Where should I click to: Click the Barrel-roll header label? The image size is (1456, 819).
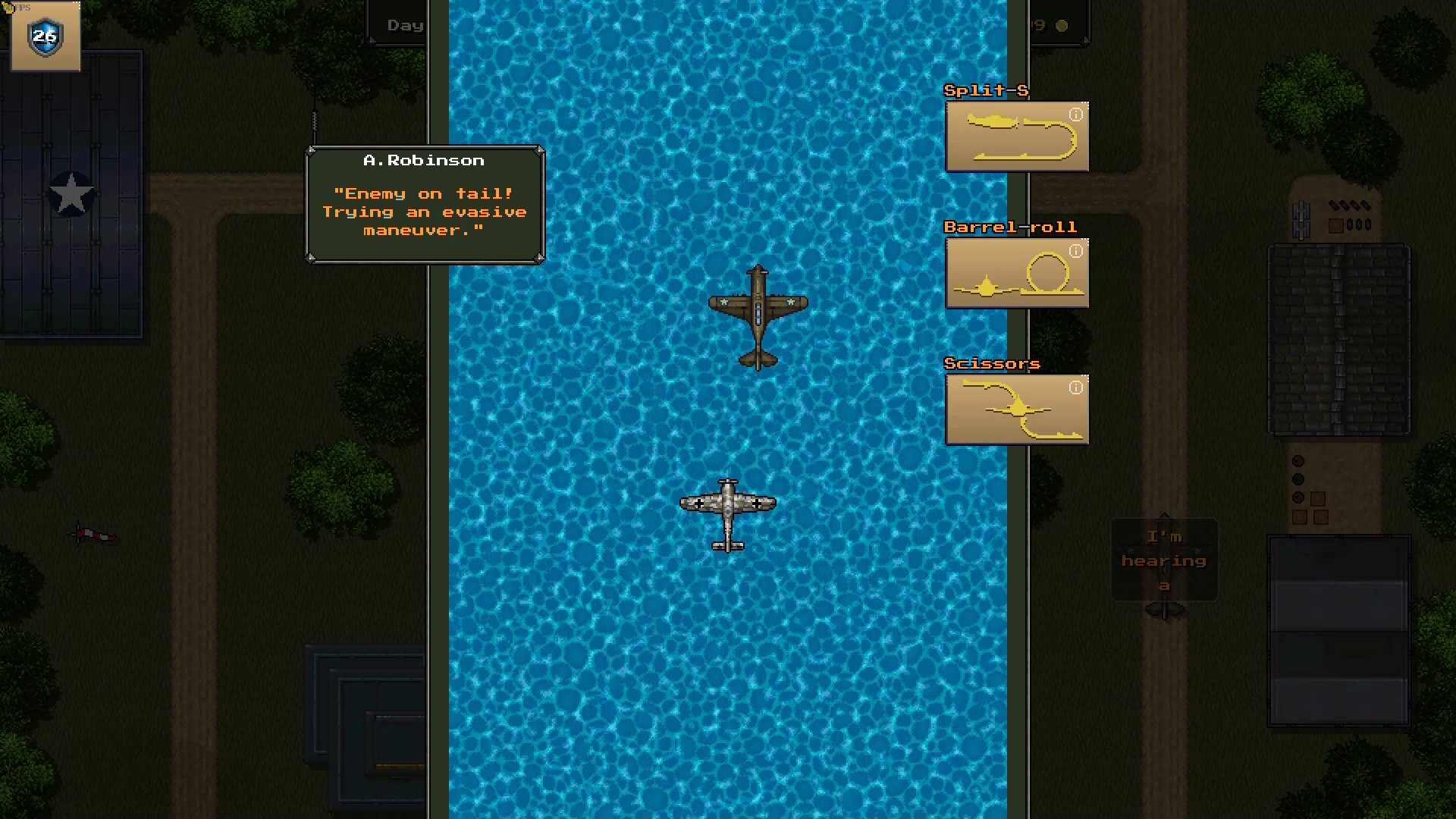pos(1010,227)
